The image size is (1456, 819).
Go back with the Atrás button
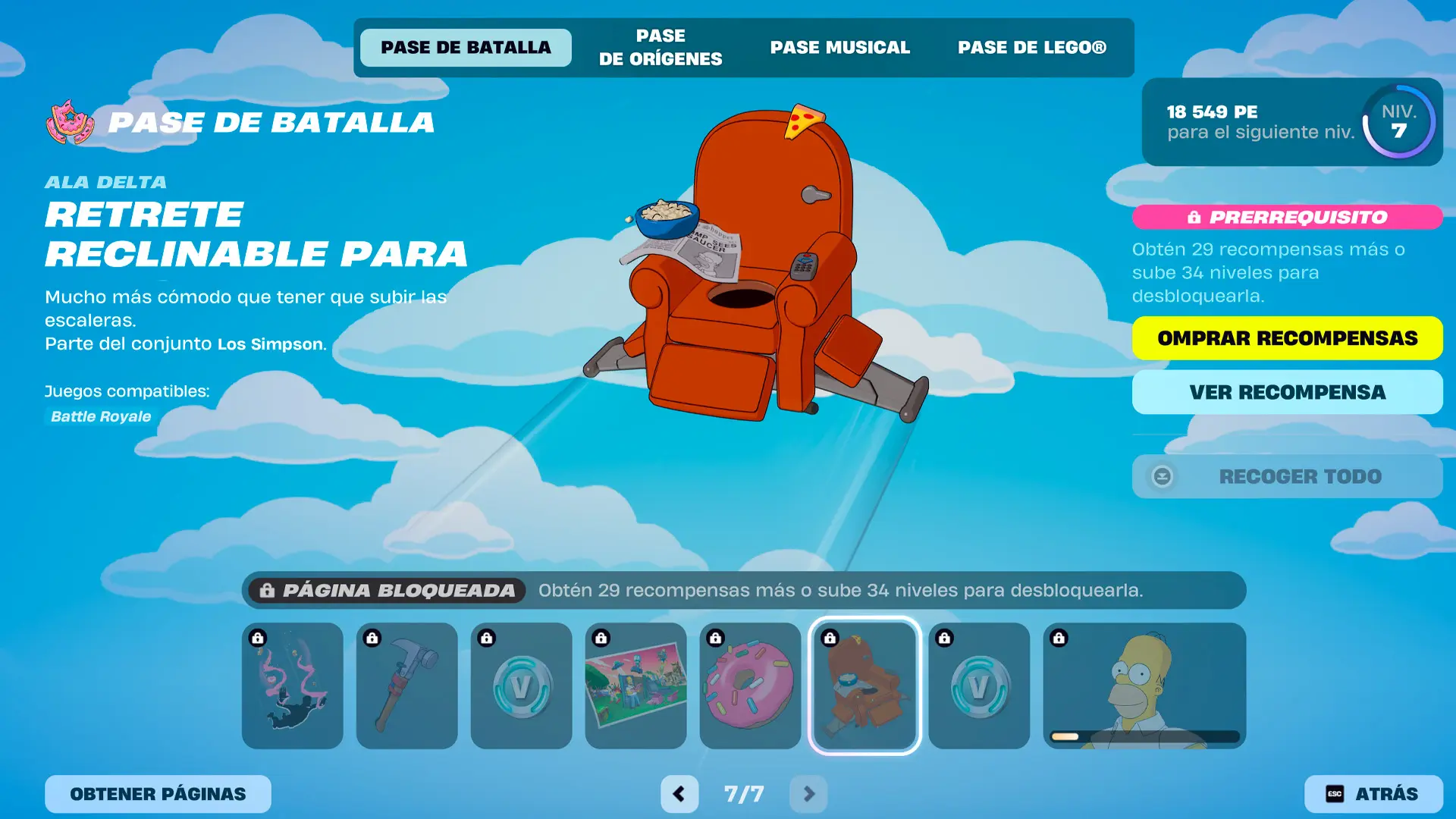pyautogui.click(x=1373, y=794)
